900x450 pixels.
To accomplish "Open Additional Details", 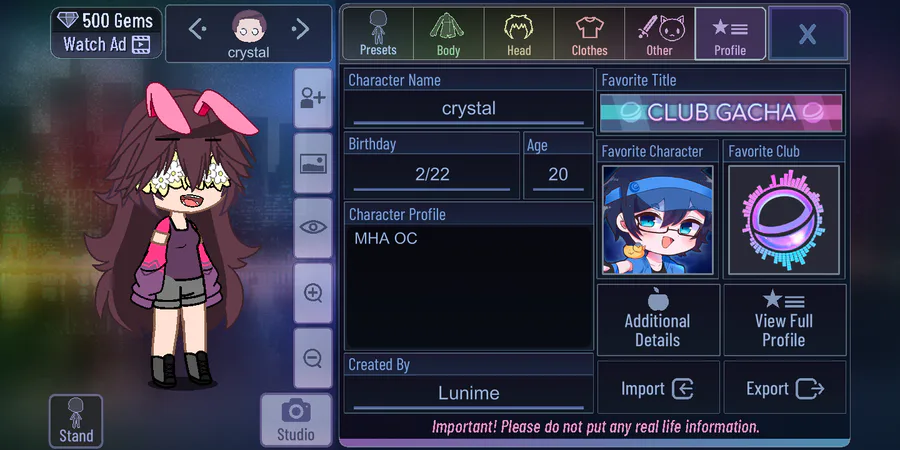I will 658,320.
